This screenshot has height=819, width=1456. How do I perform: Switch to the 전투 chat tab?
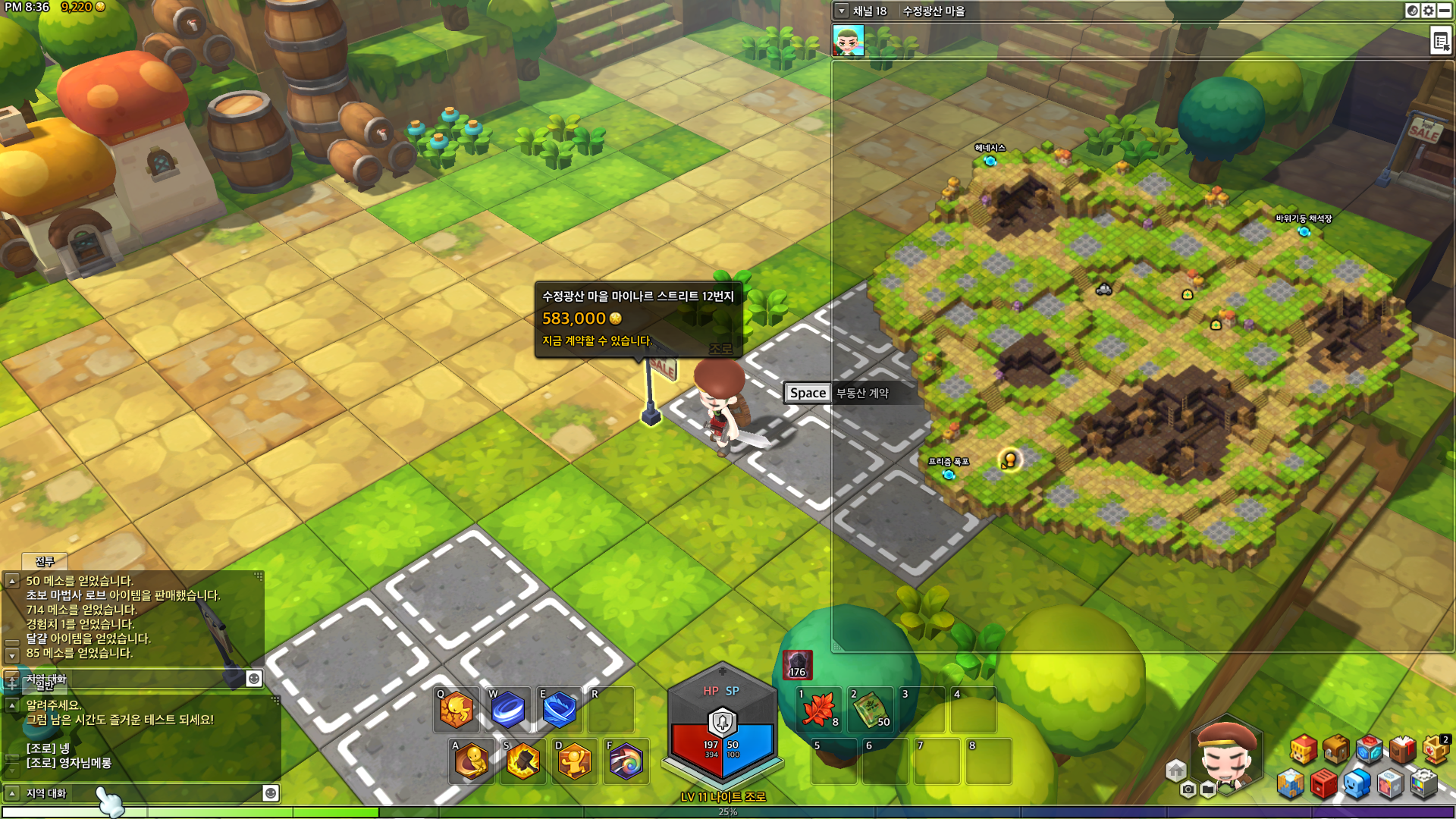[45, 561]
